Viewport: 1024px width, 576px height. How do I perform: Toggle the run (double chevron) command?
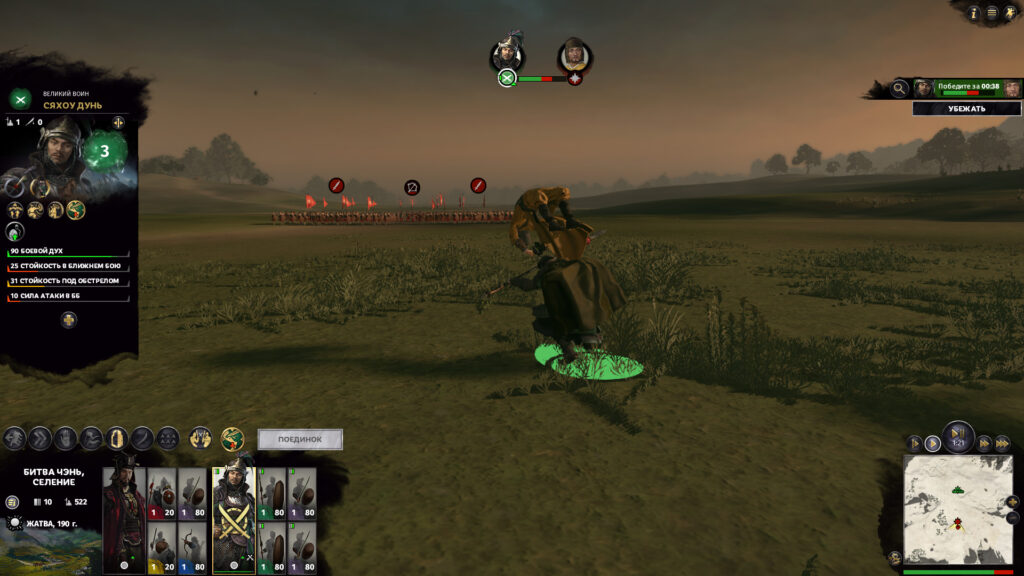[40, 437]
